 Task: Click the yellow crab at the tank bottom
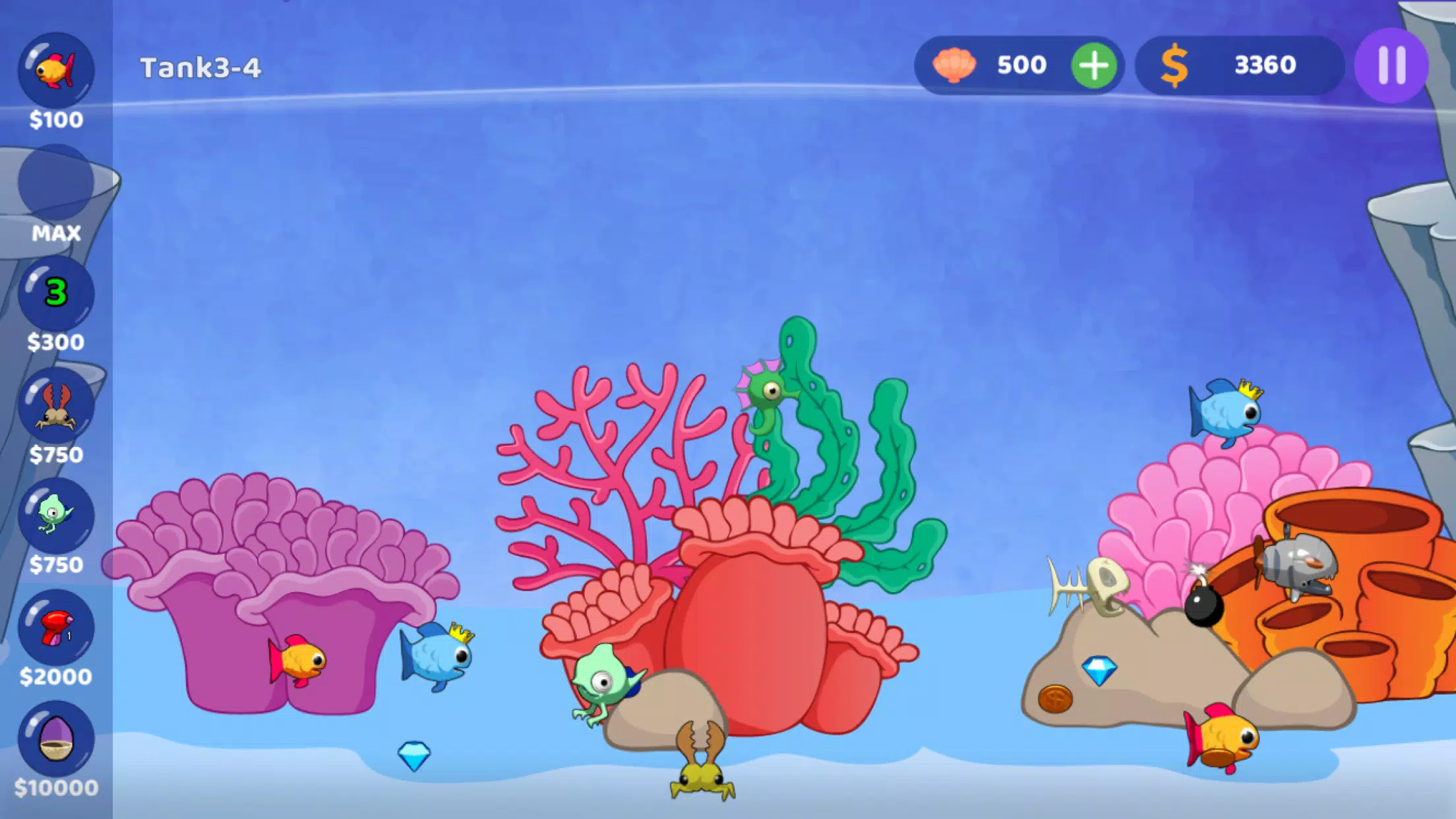pos(699,781)
